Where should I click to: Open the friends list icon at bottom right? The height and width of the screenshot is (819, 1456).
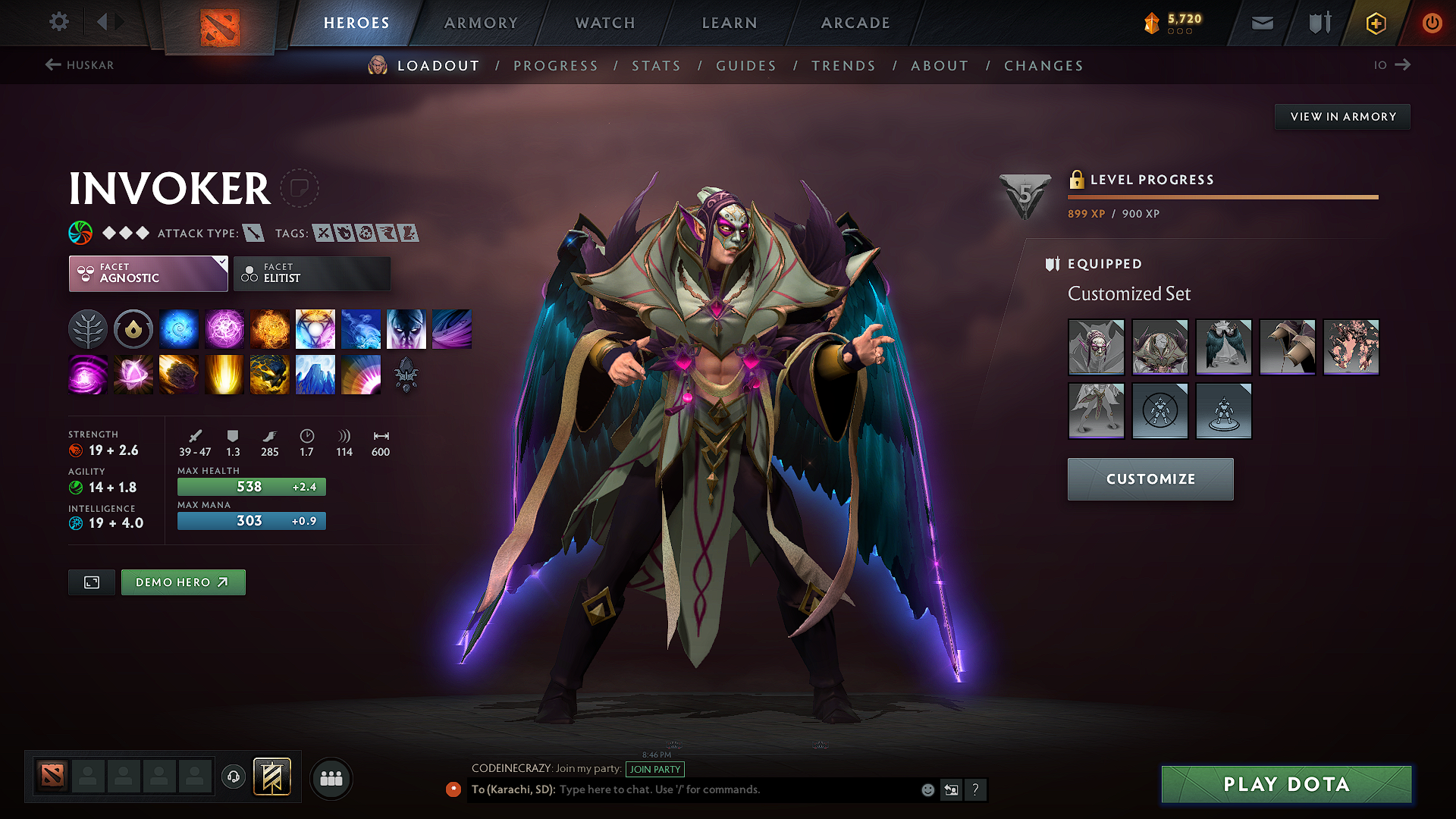(x=331, y=777)
